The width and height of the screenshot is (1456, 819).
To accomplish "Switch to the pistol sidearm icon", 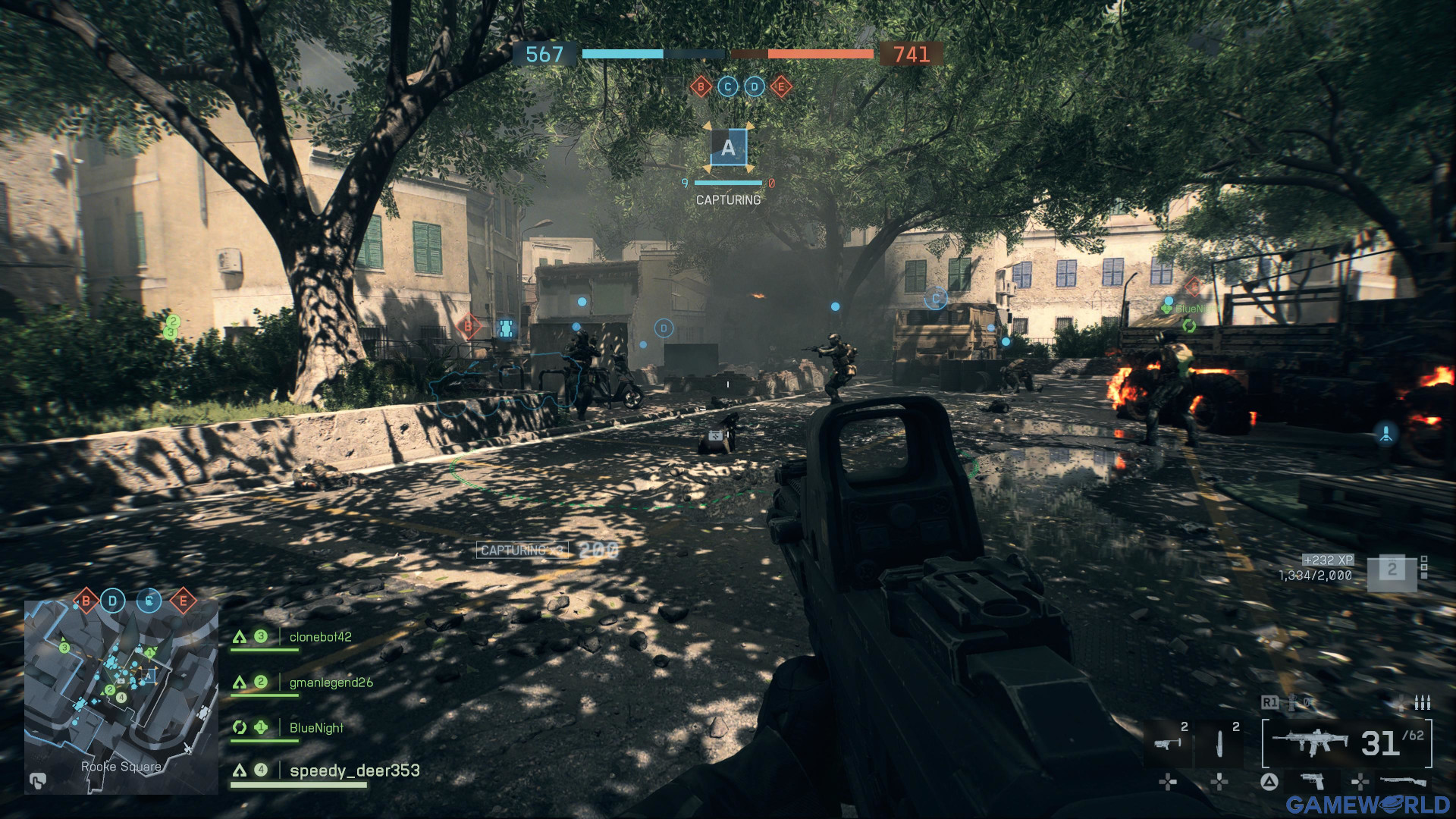I will 1312,780.
